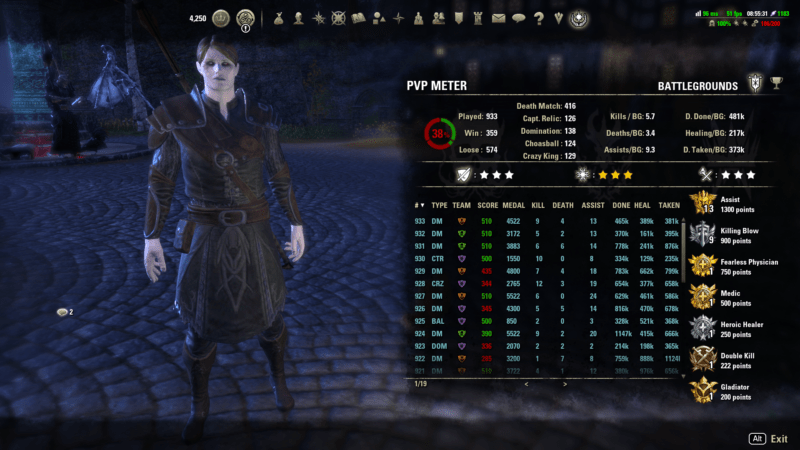Open the mail envelope icon
This screenshot has width=800, height=450.
click(498, 18)
